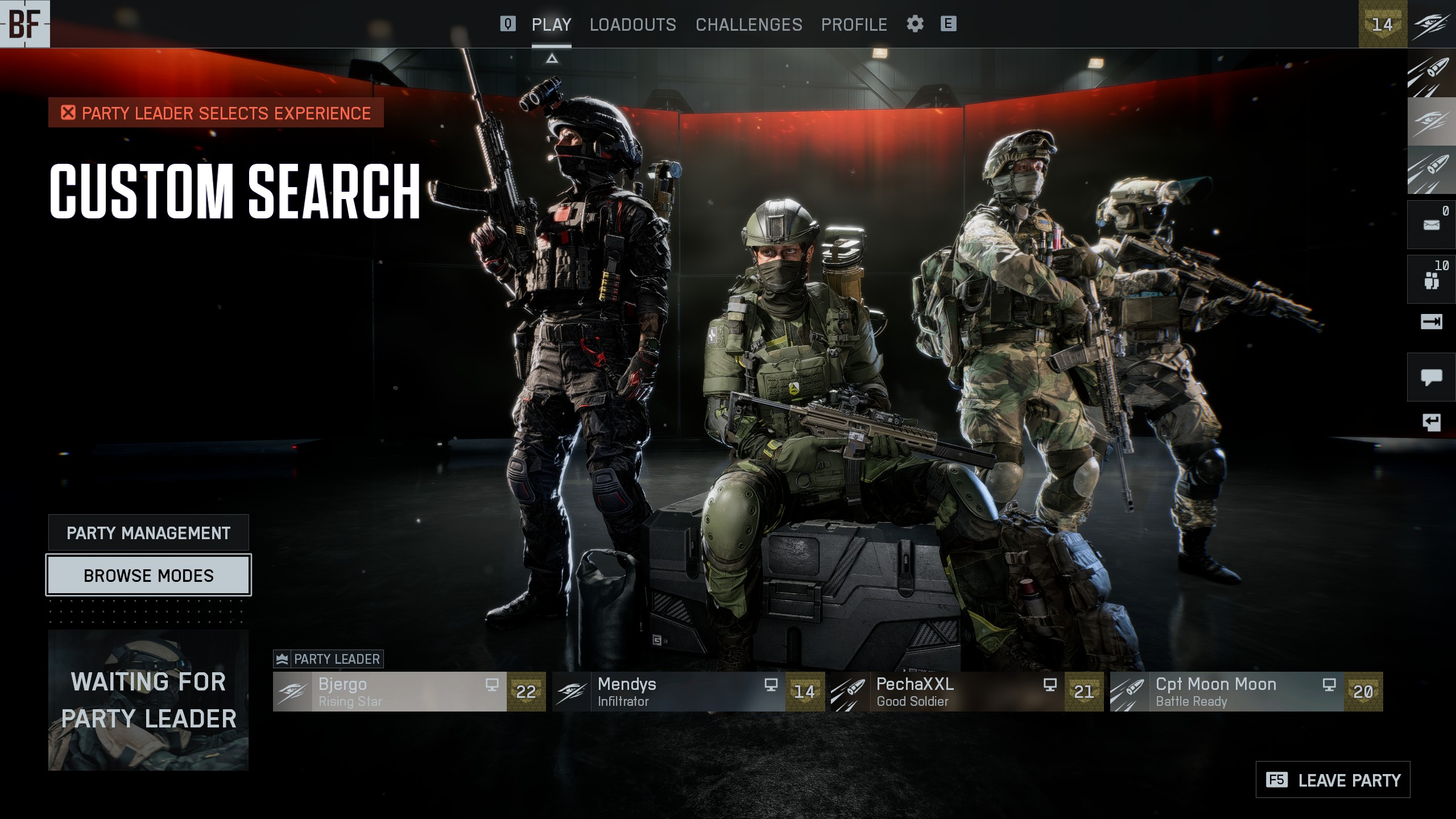Select party leader Bjergo's player card
1456x819 pixels.
coord(409,692)
